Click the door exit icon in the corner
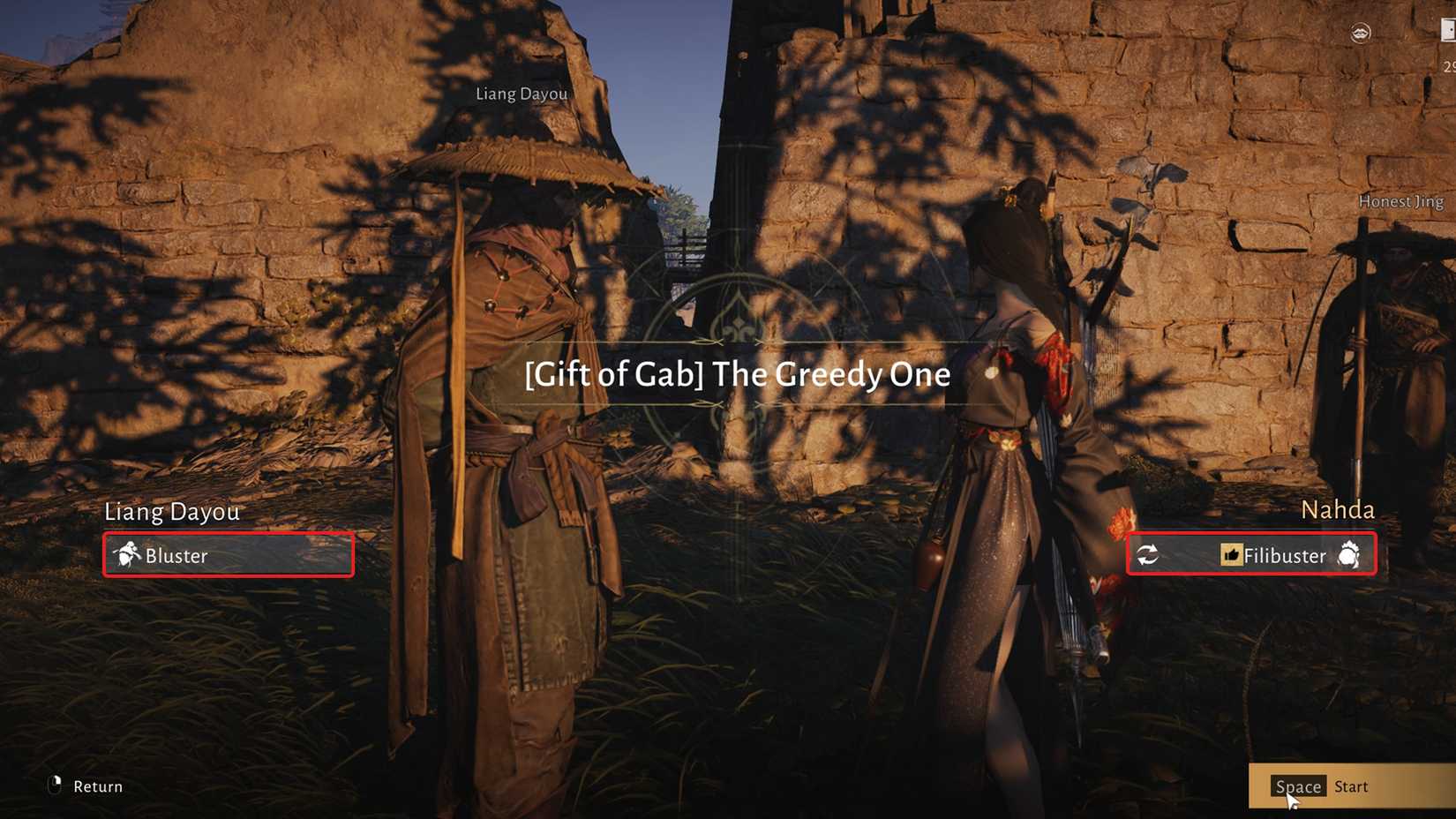Viewport: 1456px width, 819px height. coord(1449,29)
